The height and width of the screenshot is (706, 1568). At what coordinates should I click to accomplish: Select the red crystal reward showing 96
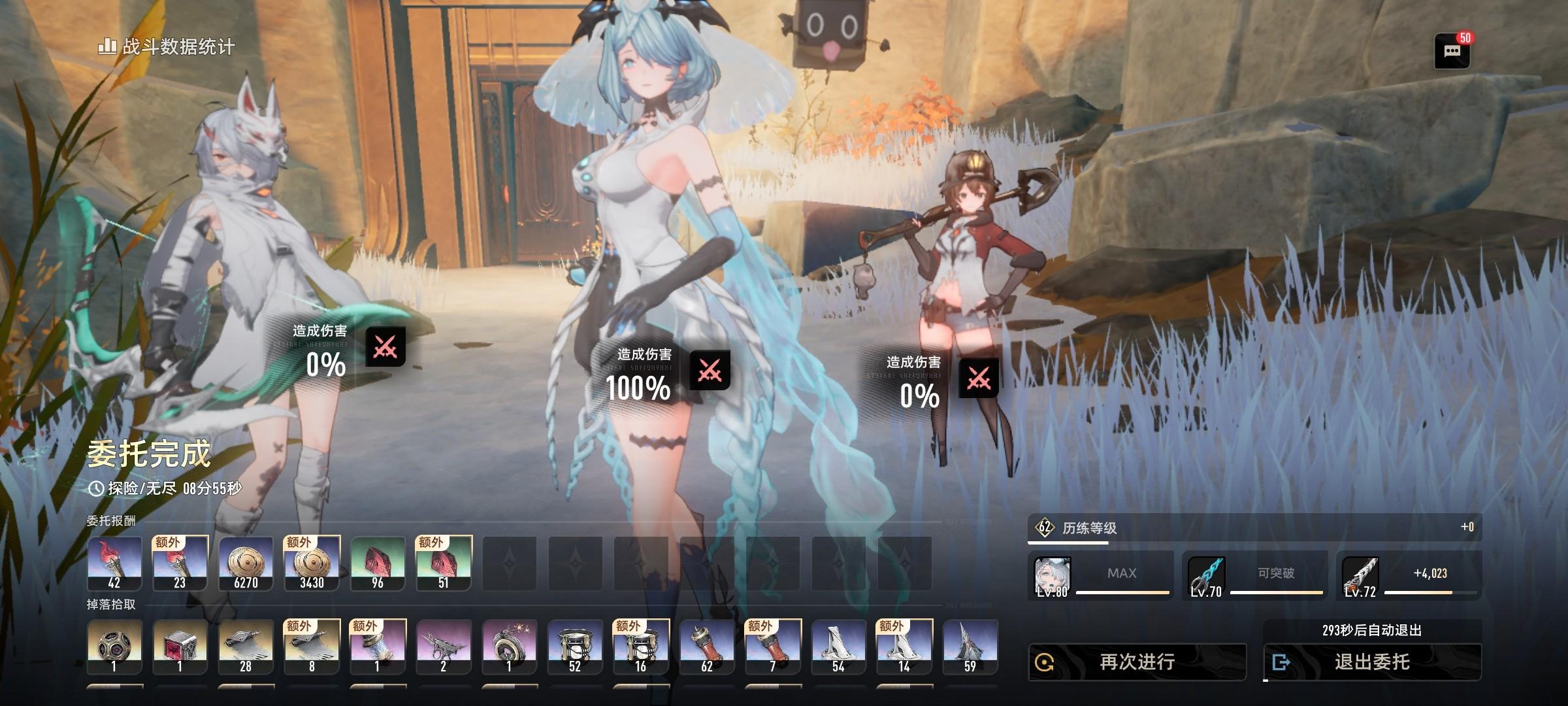tap(378, 563)
